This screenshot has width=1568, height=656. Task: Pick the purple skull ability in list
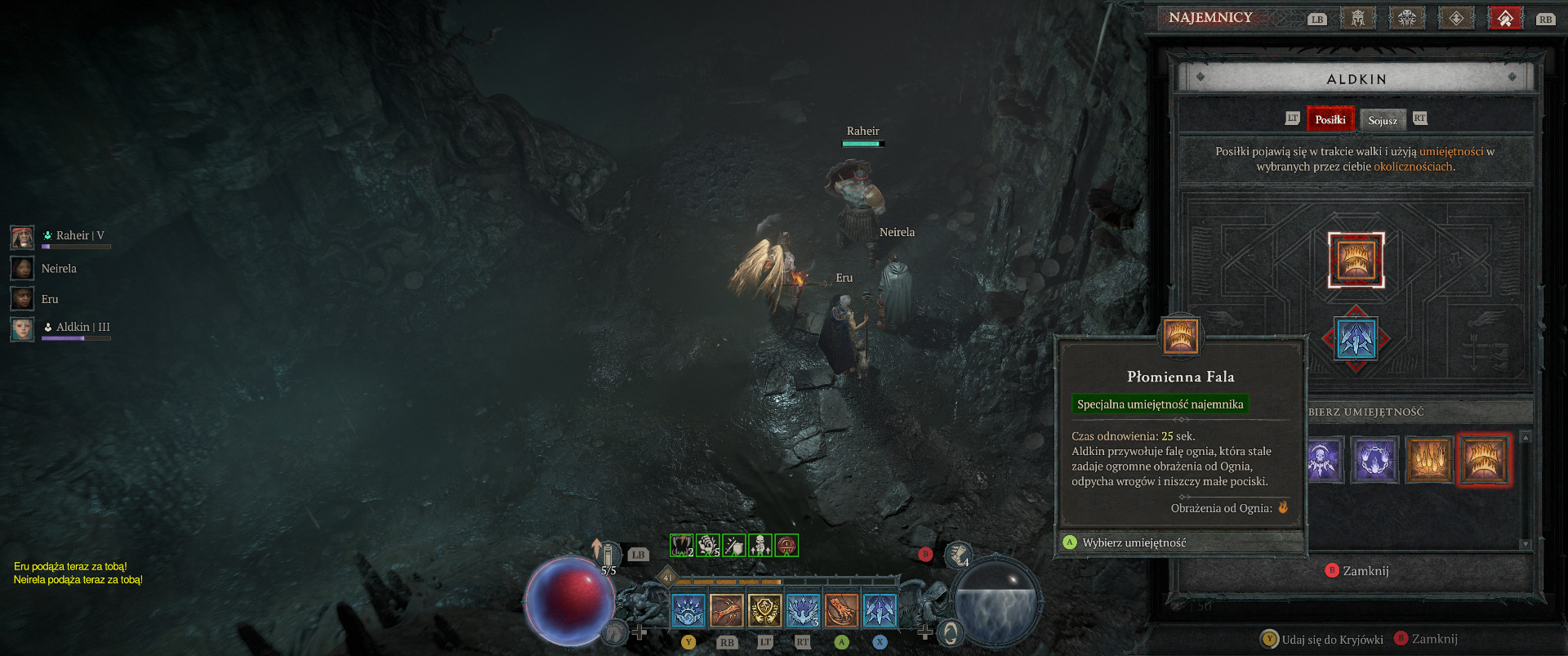[1323, 460]
